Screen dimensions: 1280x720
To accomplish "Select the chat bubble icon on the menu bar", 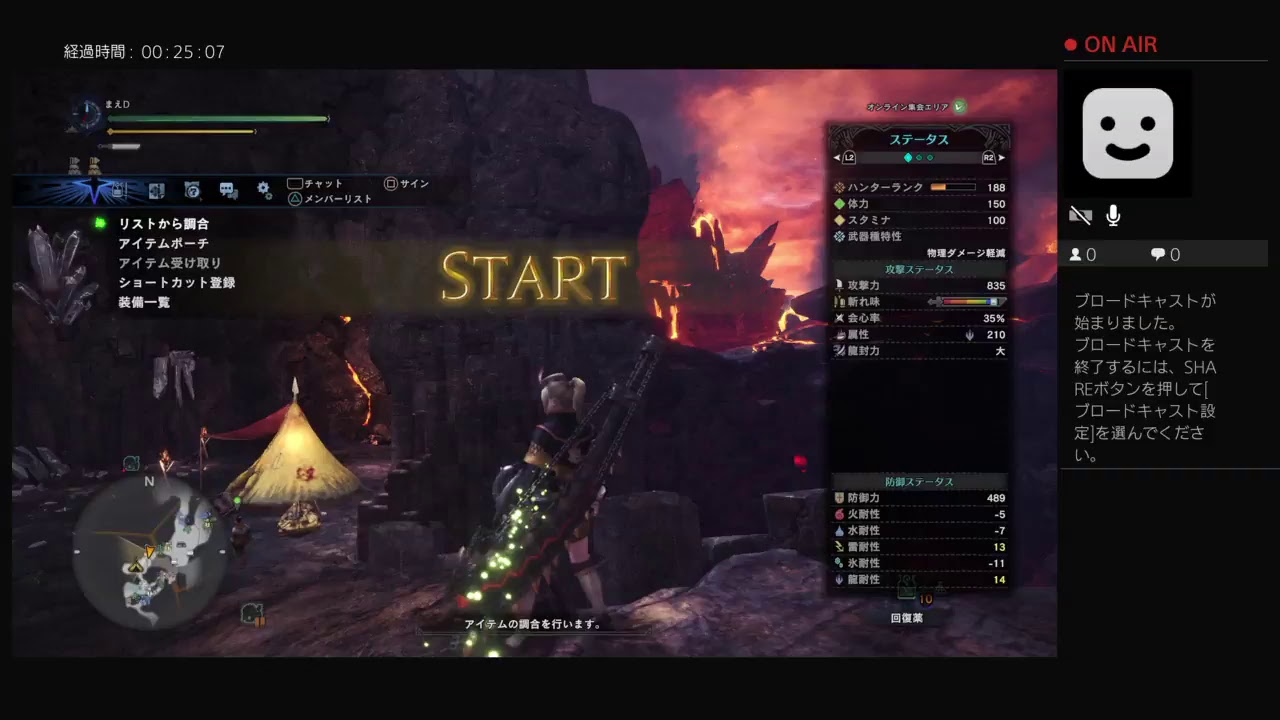I will (227, 190).
